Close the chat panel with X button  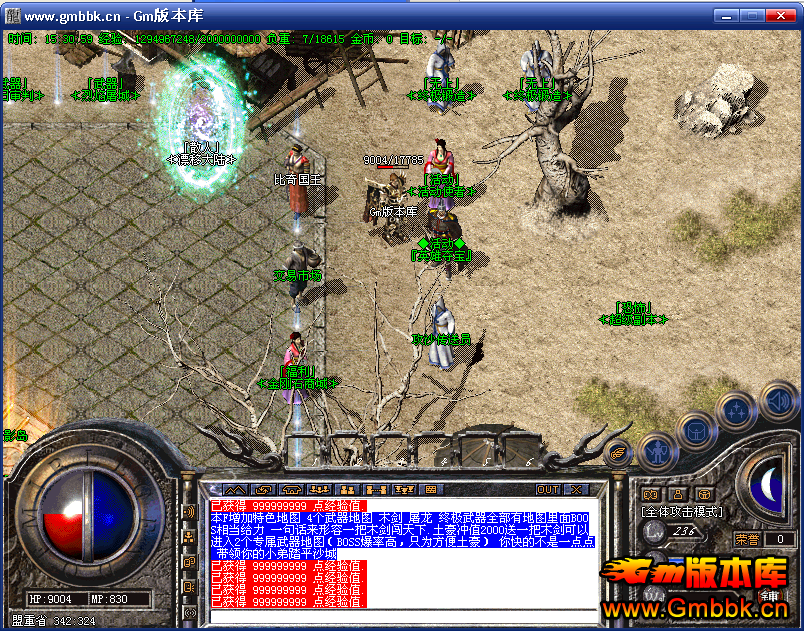tap(577, 490)
